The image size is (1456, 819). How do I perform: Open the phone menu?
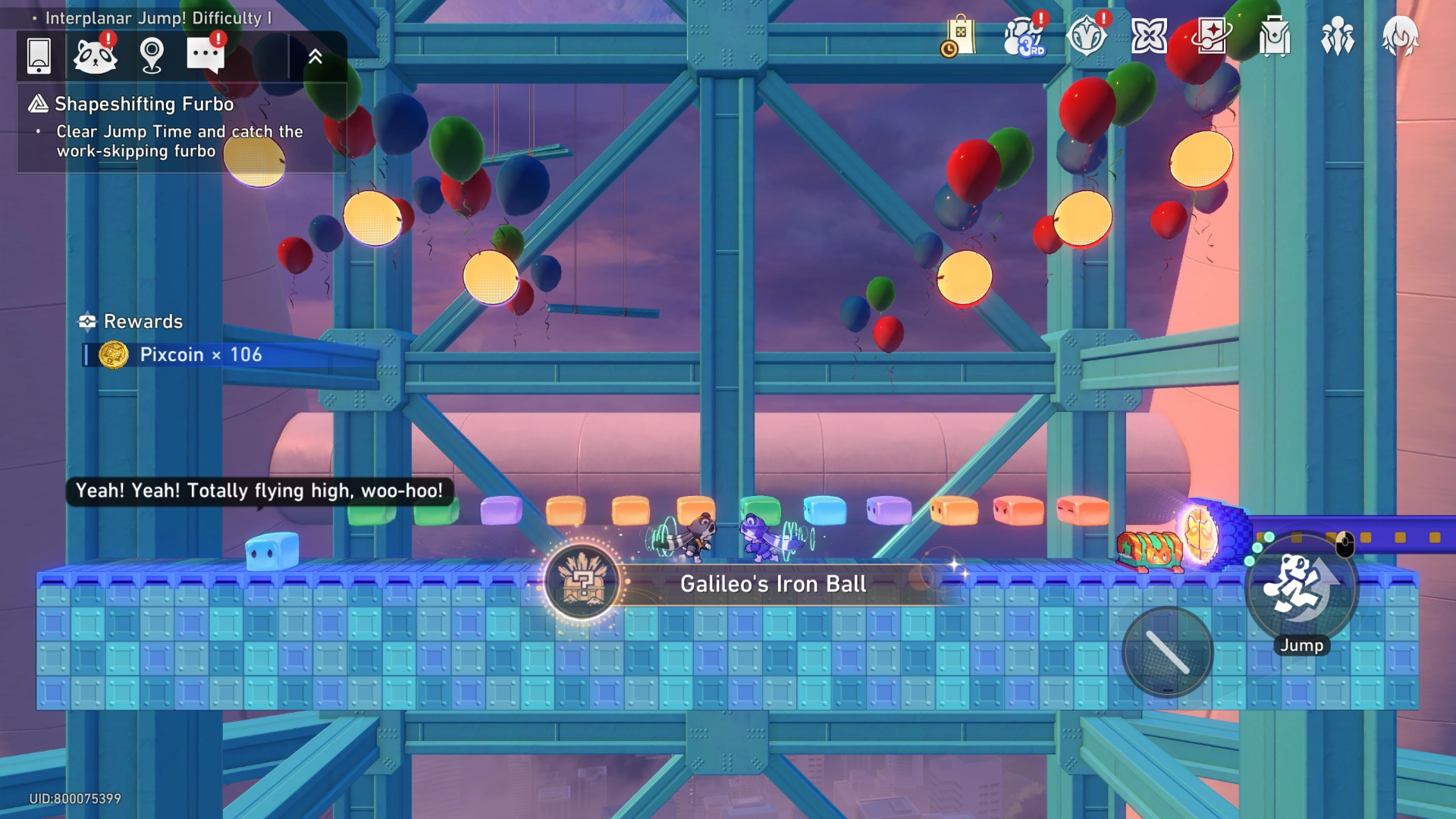(x=39, y=55)
